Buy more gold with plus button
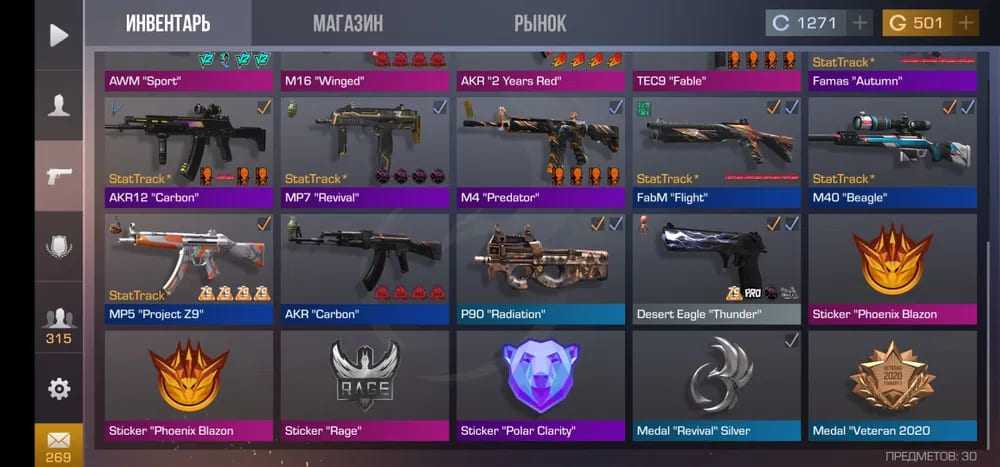This screenshot has height=467, width=1000. pyautogui.click(x=965, y=23)
